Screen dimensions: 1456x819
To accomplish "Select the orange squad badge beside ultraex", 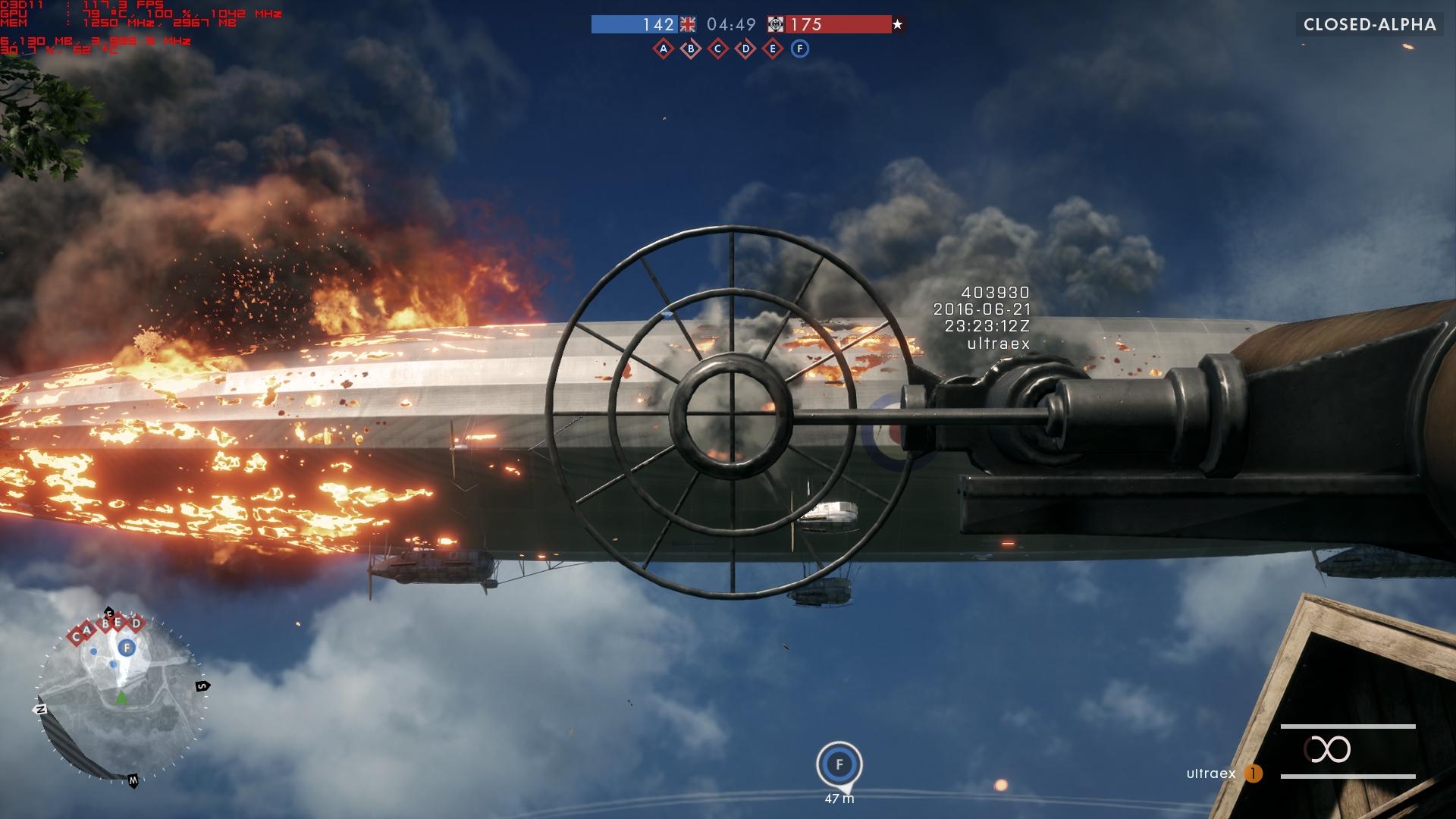I will (1254, 773).
